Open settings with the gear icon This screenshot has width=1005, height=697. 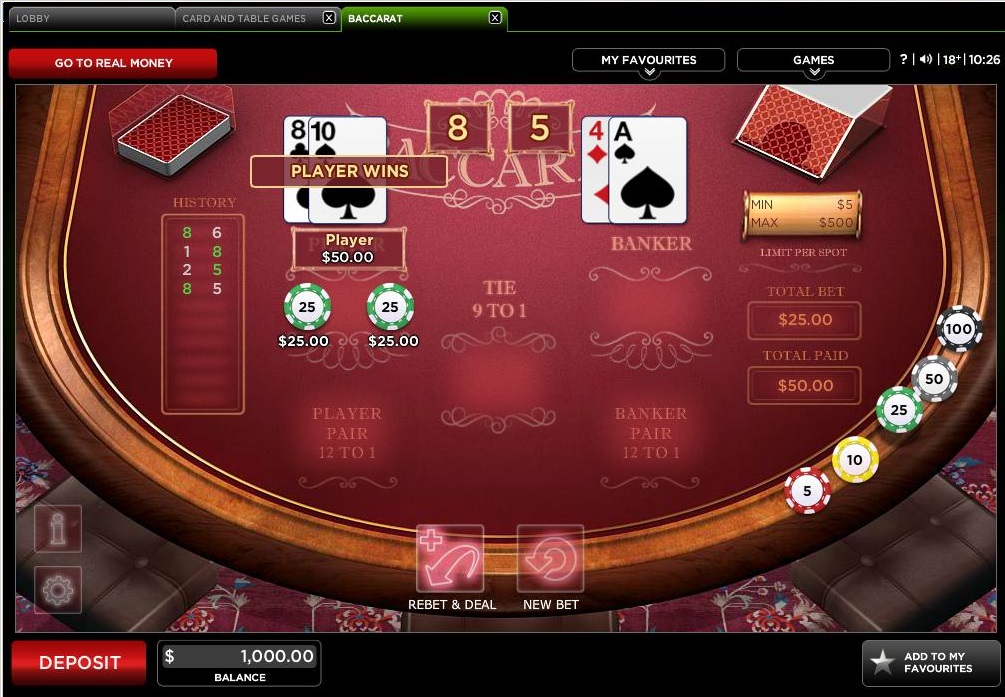click(58, 590)
